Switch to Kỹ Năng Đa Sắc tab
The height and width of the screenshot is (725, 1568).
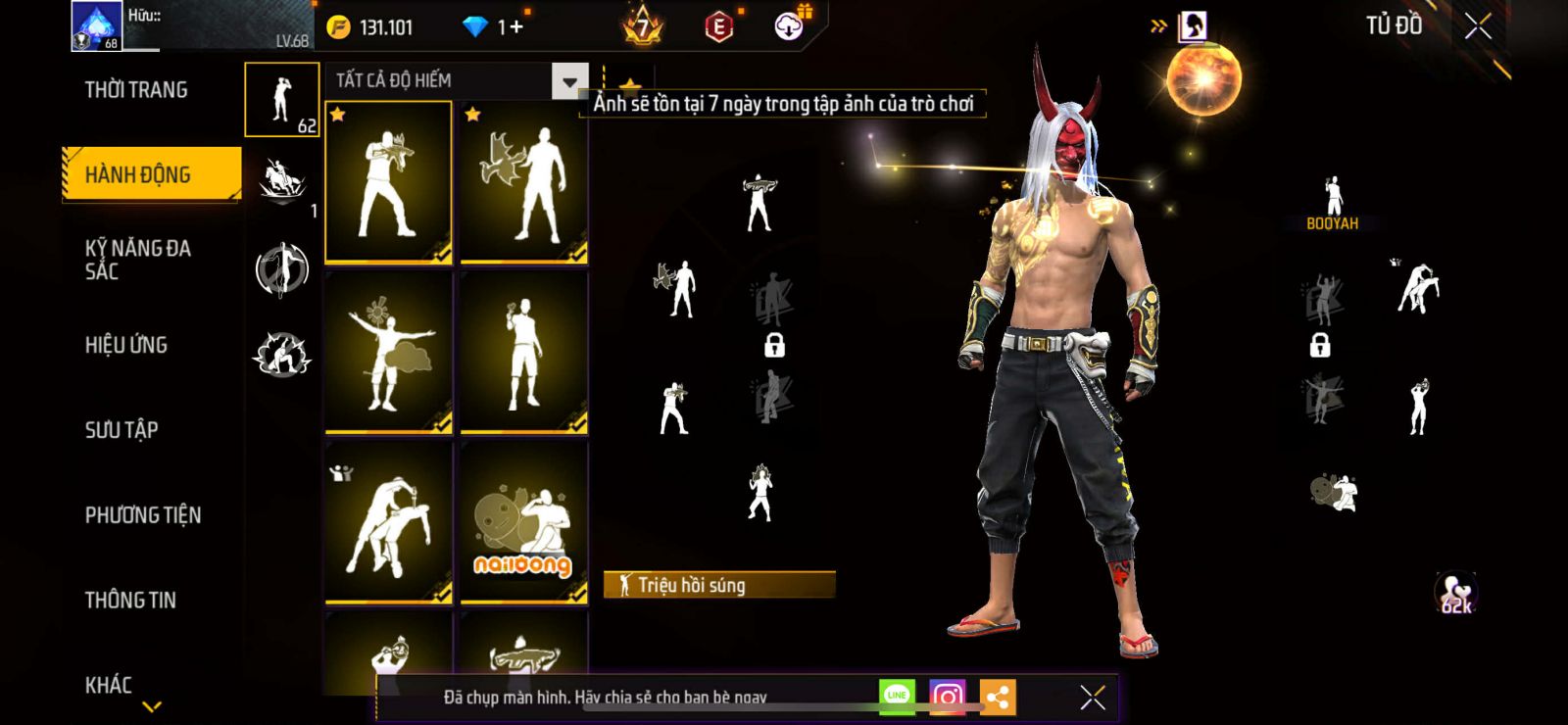pyautogui.click(x=137, y=260)
